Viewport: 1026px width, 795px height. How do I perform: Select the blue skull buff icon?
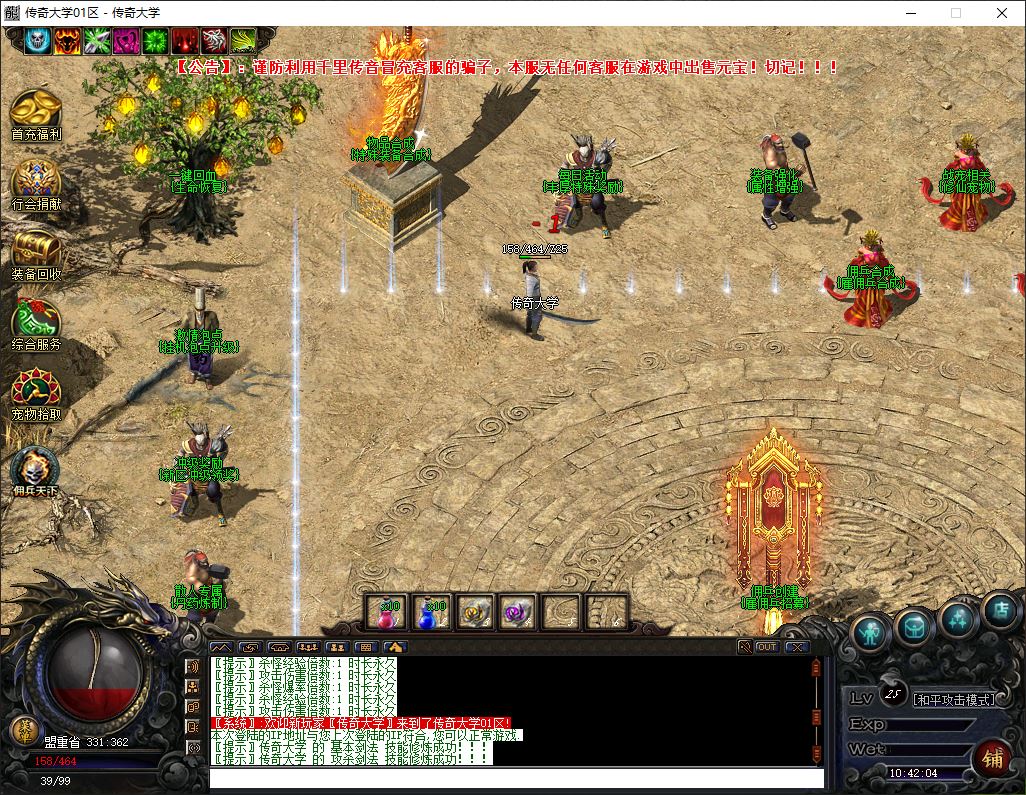click(38, 41)
